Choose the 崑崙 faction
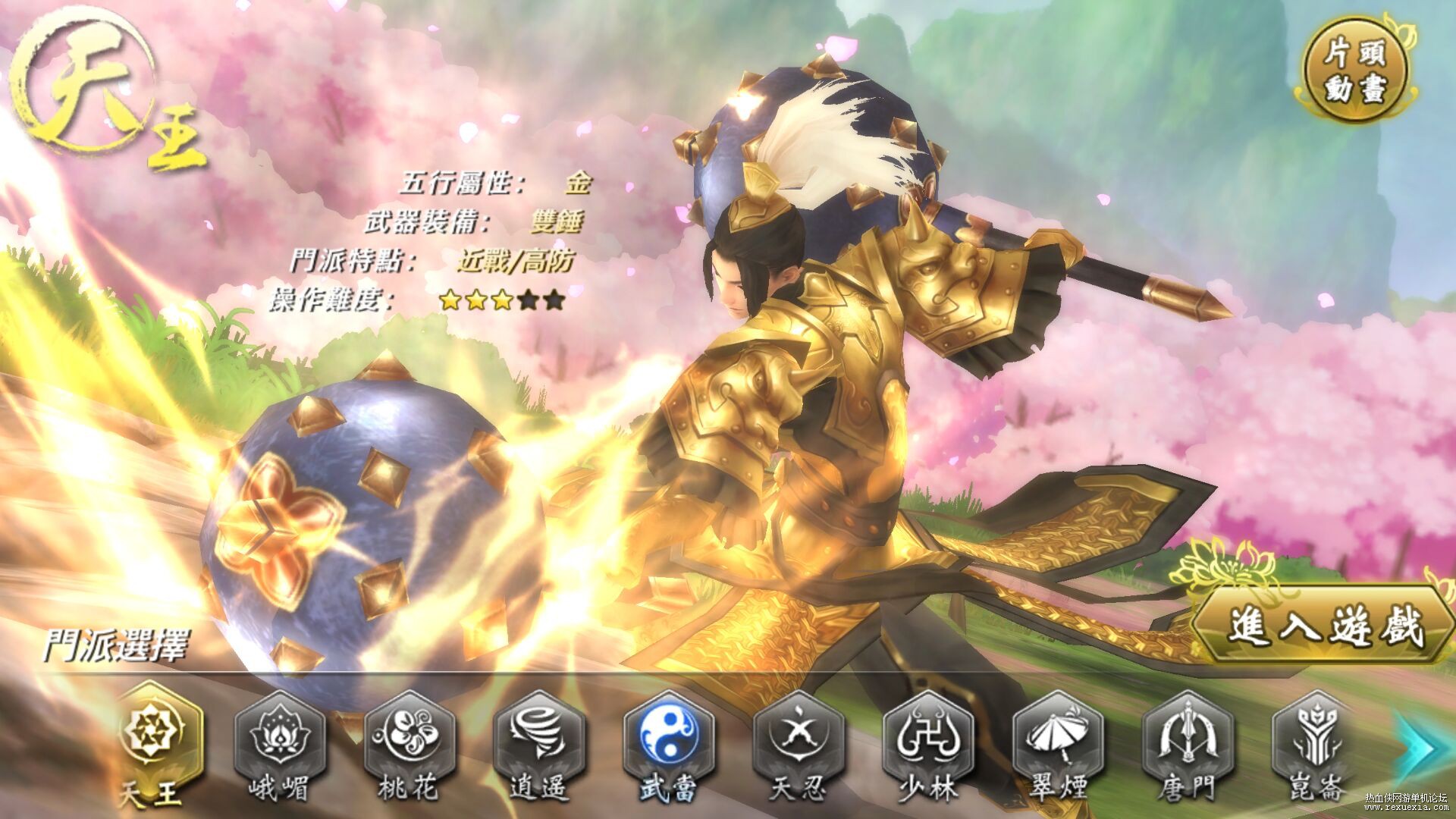The width and height of the screenshot is (1456, 819). (1316, 733)
